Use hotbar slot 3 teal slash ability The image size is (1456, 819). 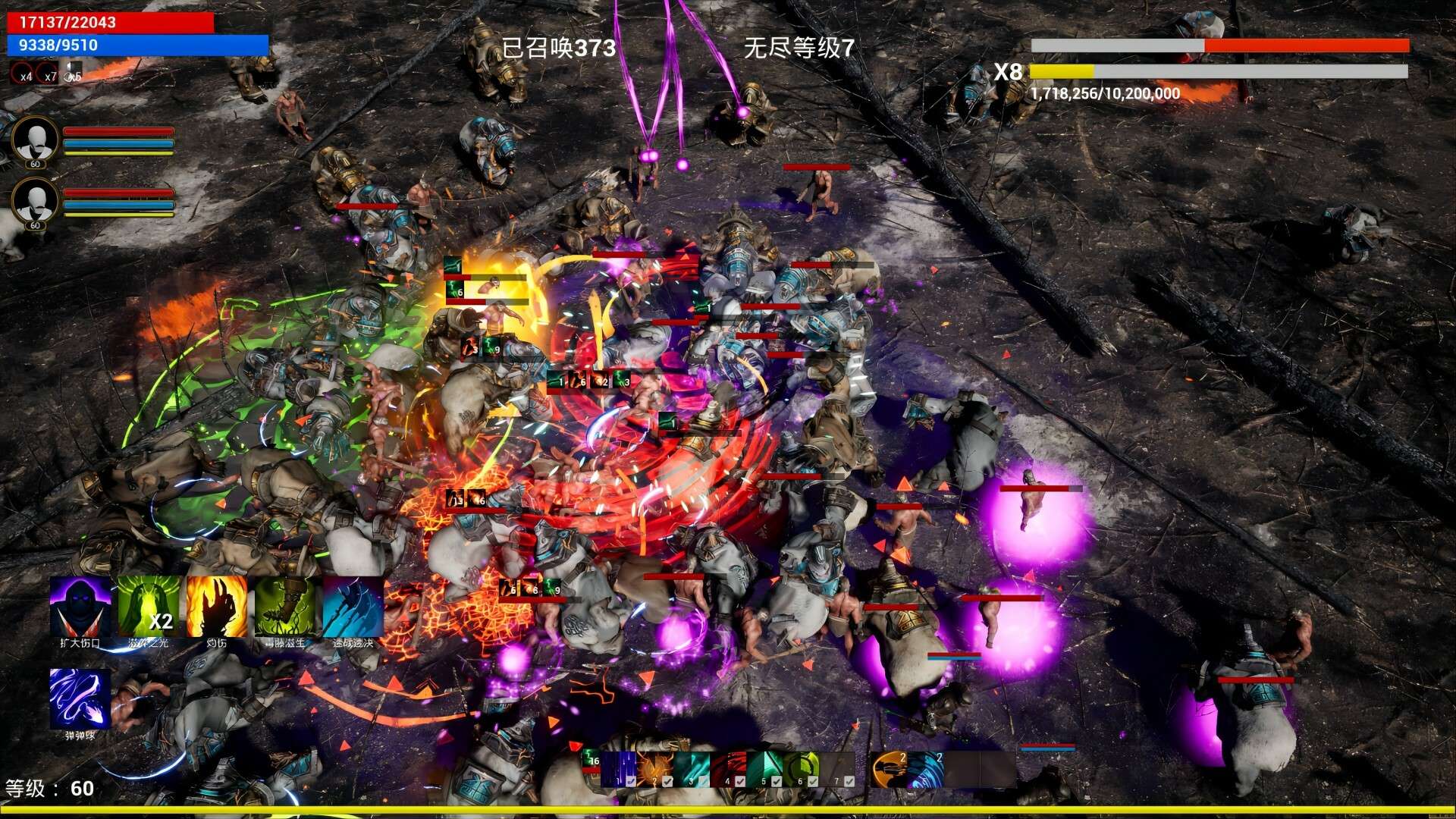(691, 769)
